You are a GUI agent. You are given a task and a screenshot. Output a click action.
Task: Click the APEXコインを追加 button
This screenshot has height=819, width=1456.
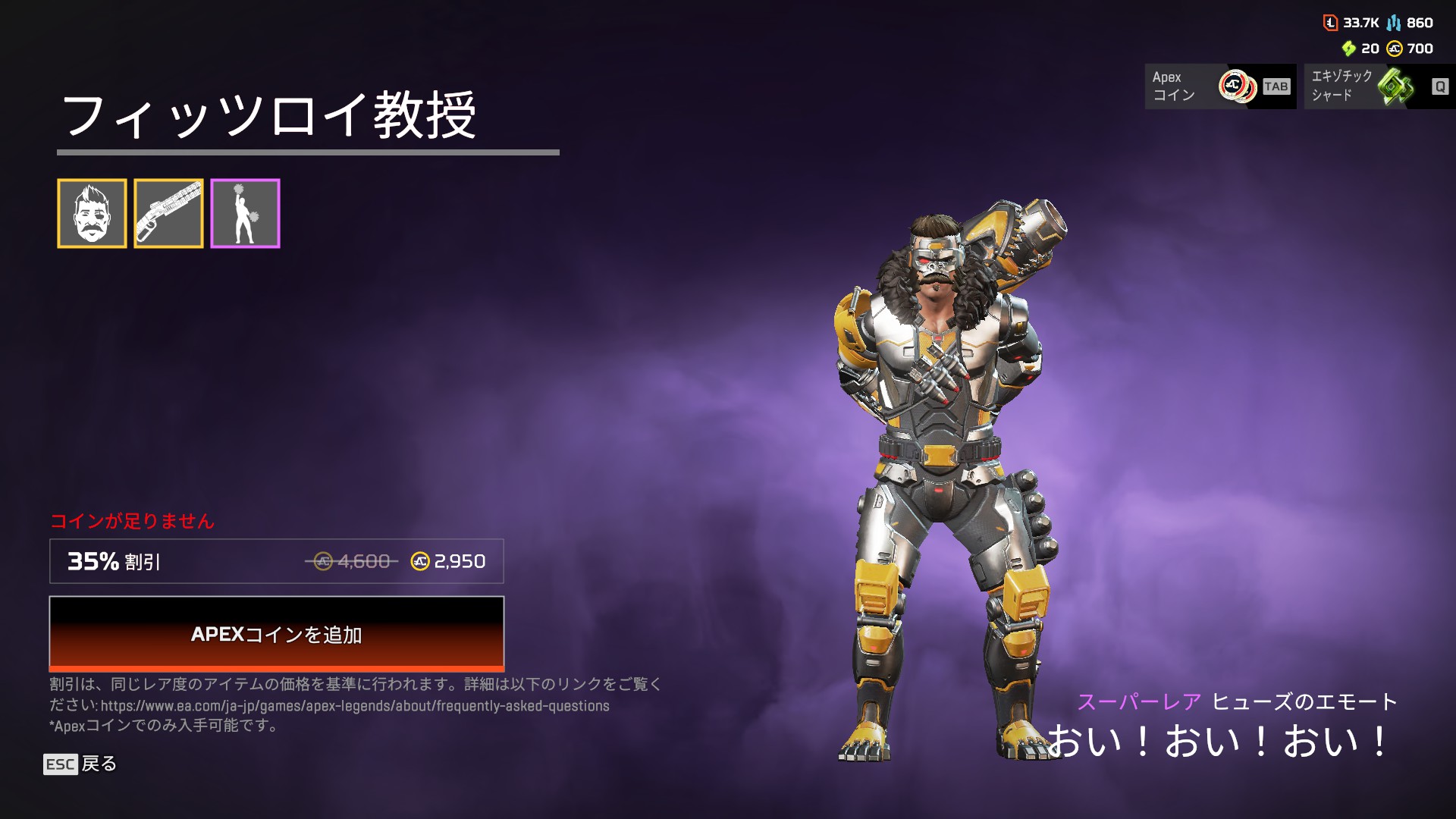[x=277, y=634]
